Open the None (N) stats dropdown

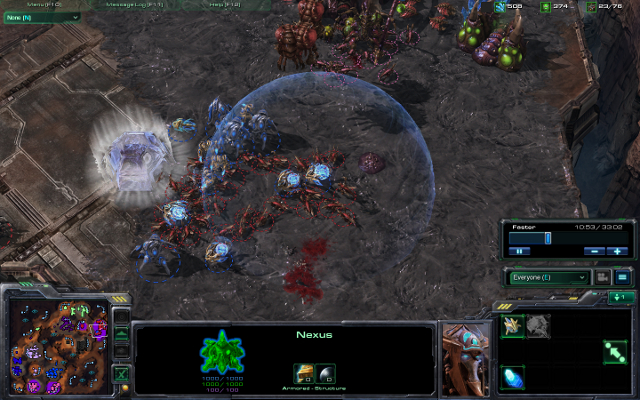42,17
